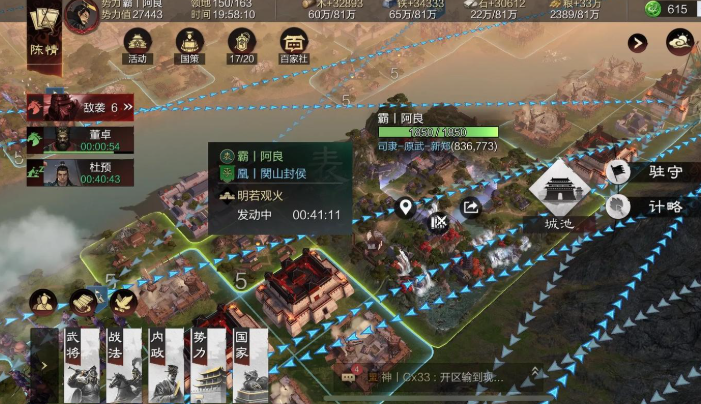This screenshot has height=404, width=701.
Task: Select the 杜预 army row
Action: 78,173
